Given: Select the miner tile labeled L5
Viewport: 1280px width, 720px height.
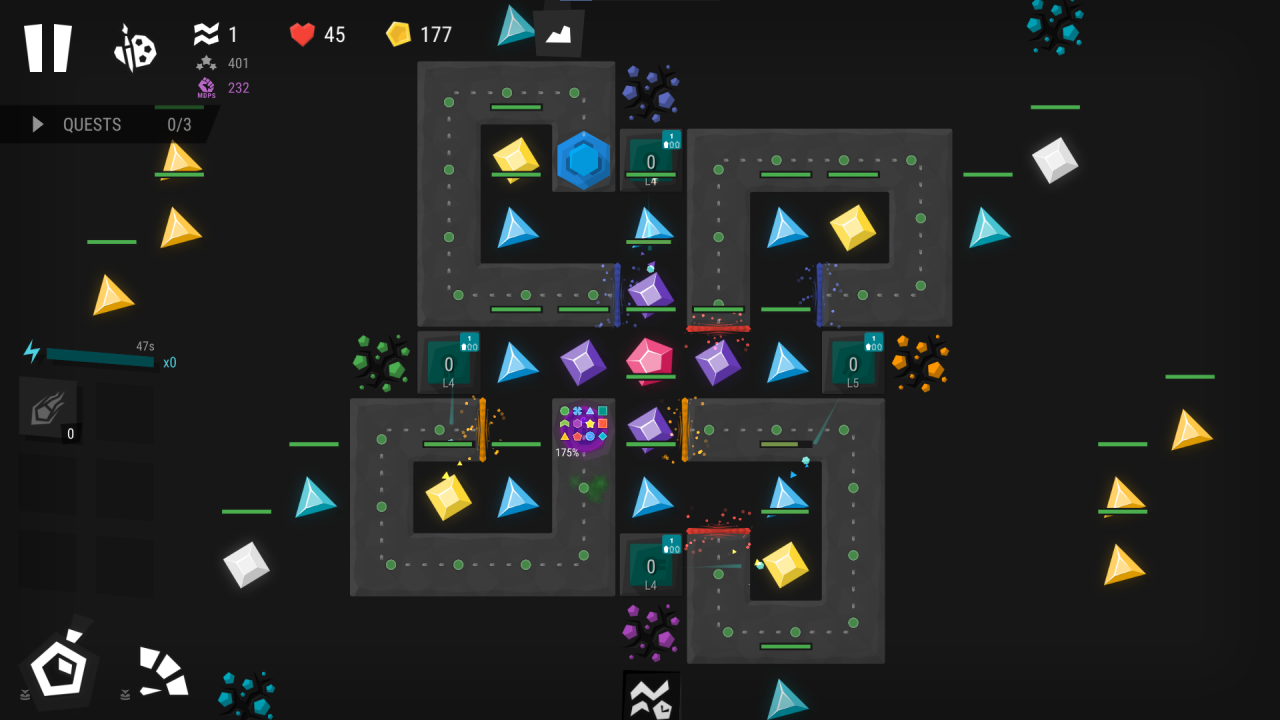Looking at the screenshot, I should pyautogui.click(x=853, y=363).
